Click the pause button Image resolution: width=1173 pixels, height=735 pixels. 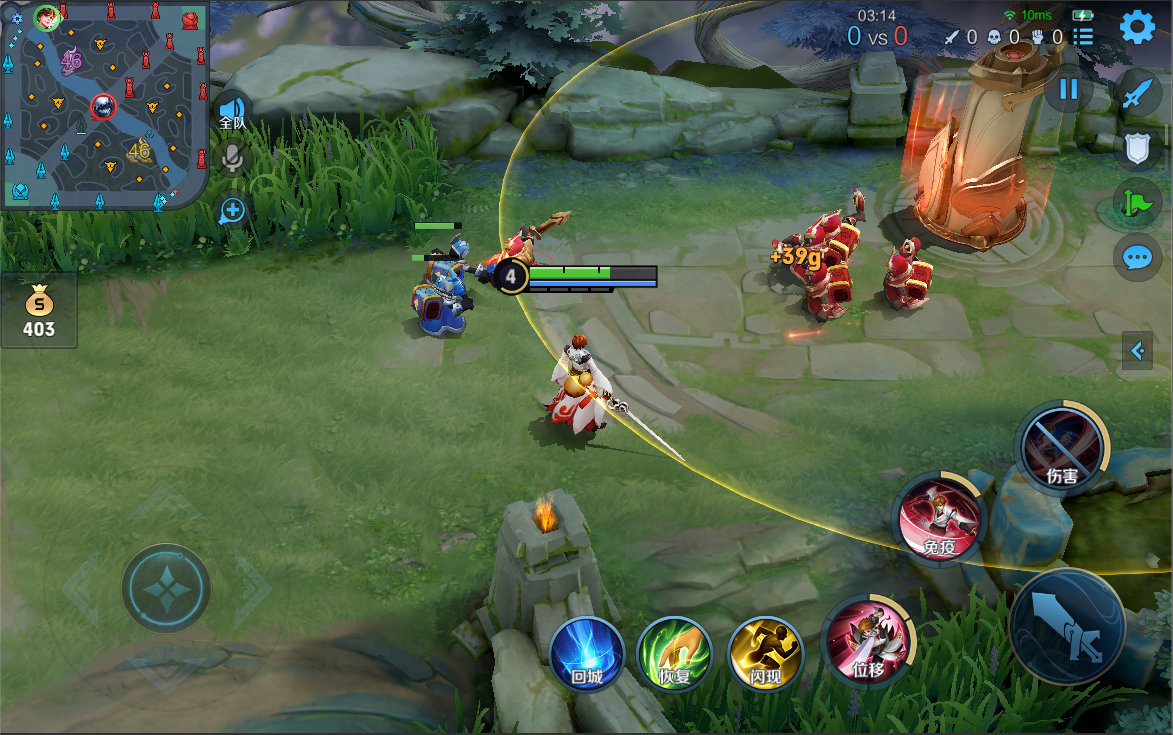(1068, 89)
